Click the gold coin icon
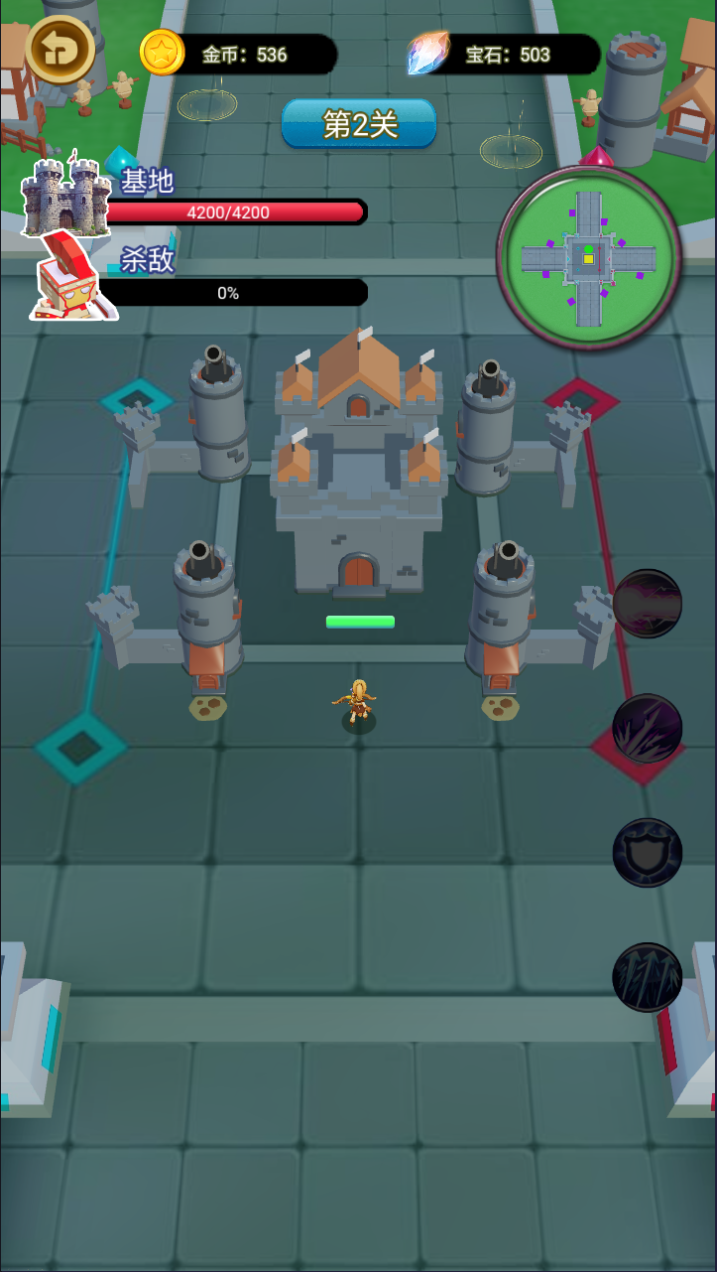The width and height of the screenshot is (717, 1272). coord(161,53)
